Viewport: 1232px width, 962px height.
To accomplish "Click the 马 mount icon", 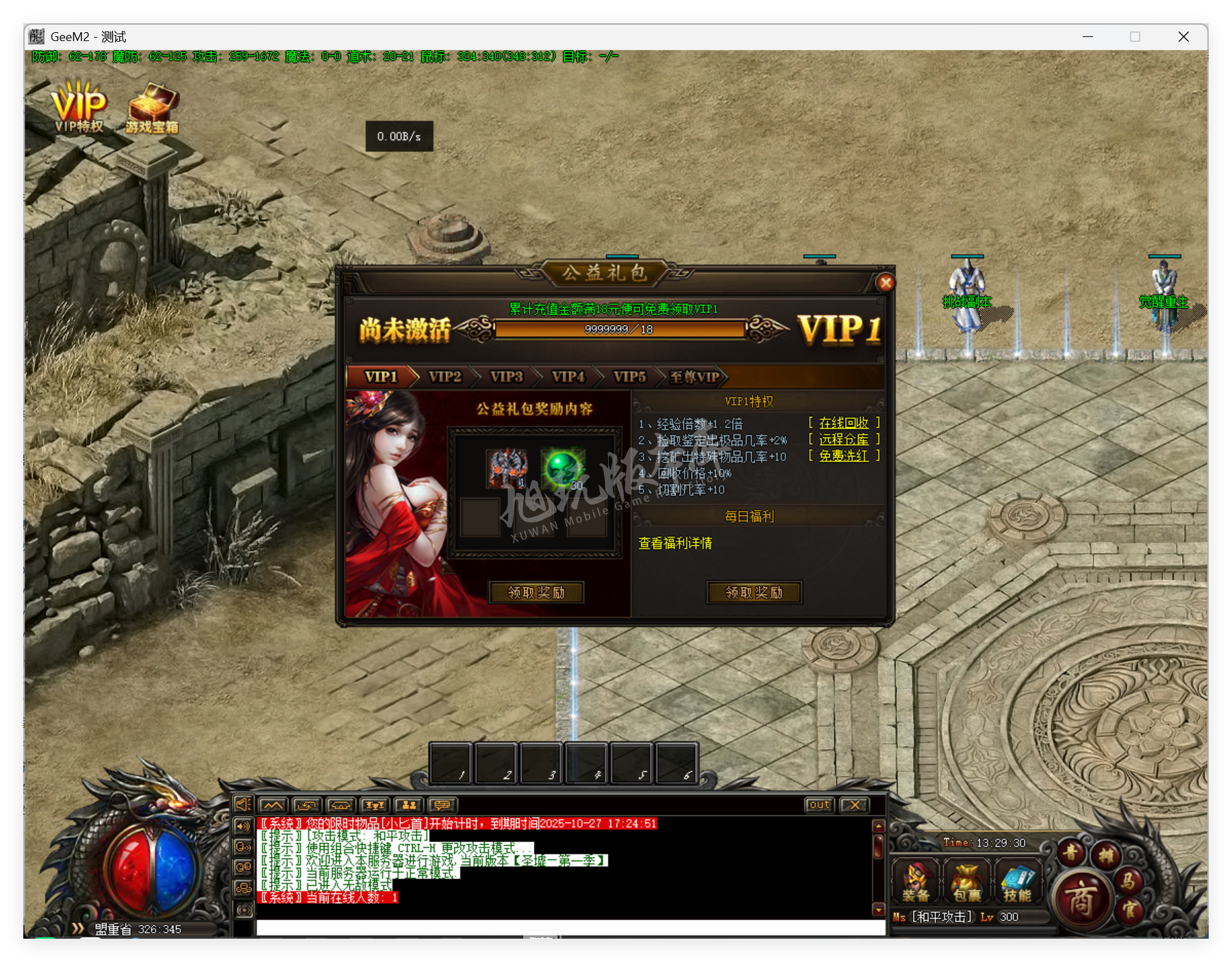I will coord(1130,883).
